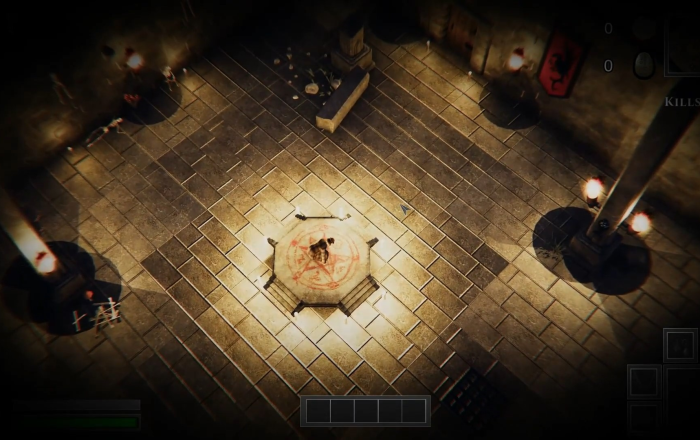Select the leftmost hotbar slot
This screenshot has height=440, width=700.
pos(318,411)
